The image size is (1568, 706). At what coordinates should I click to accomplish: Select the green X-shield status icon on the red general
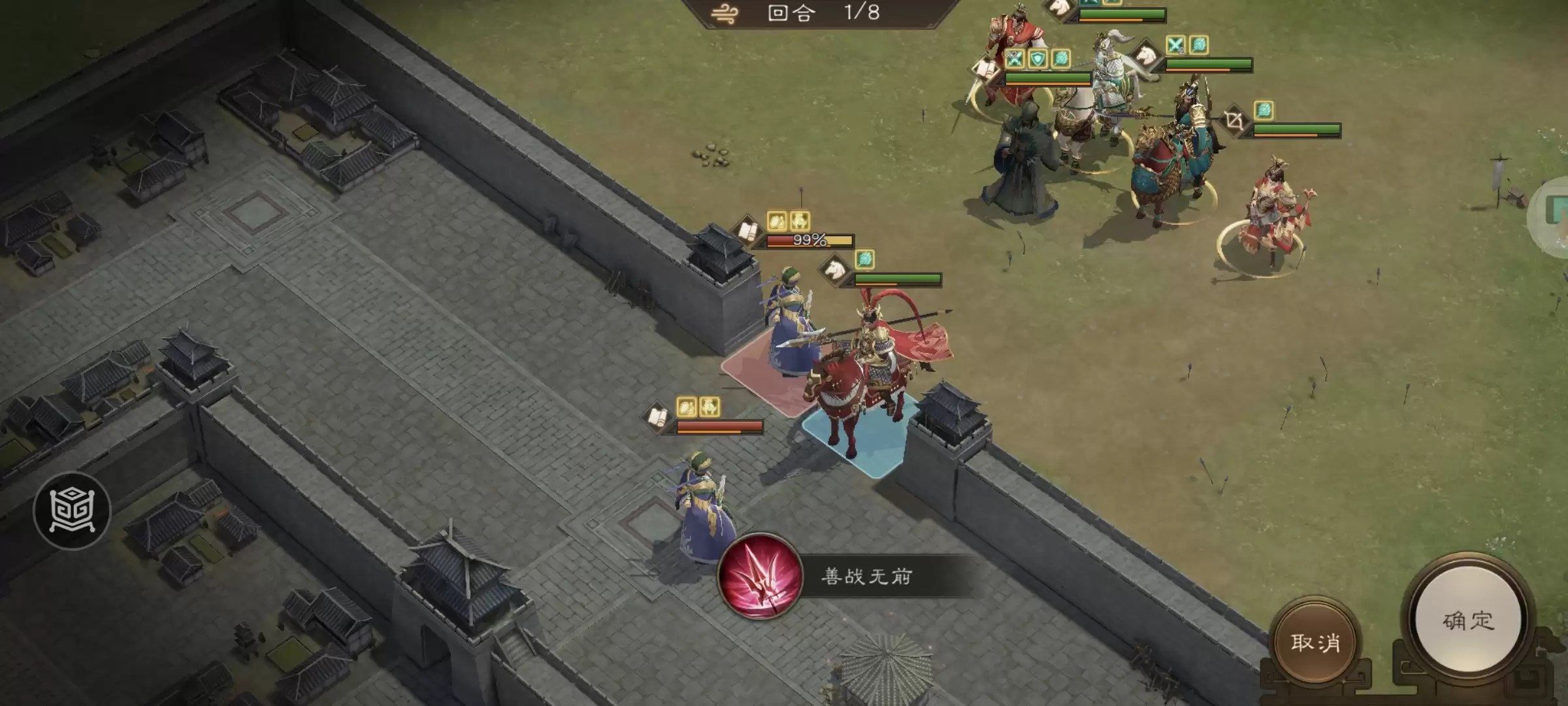[x=1015, y=58]
